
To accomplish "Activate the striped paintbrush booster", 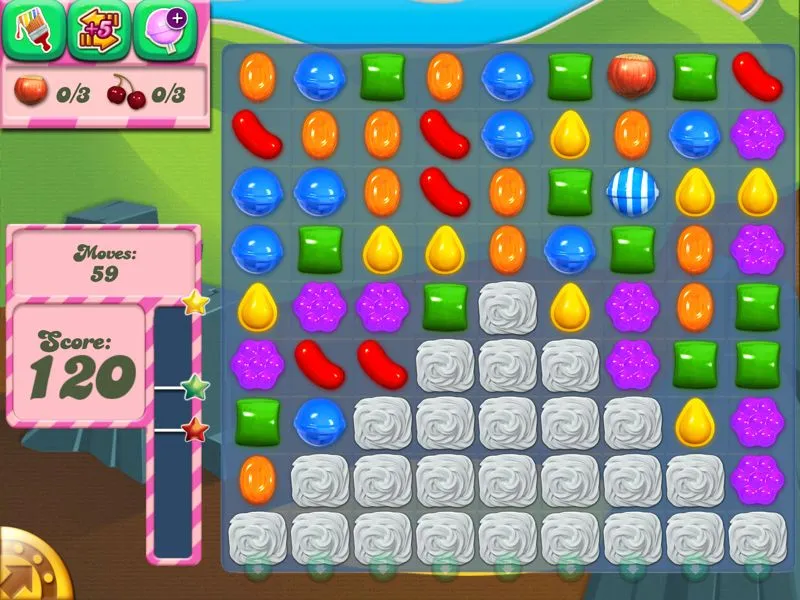I will [x=33, y=31].
